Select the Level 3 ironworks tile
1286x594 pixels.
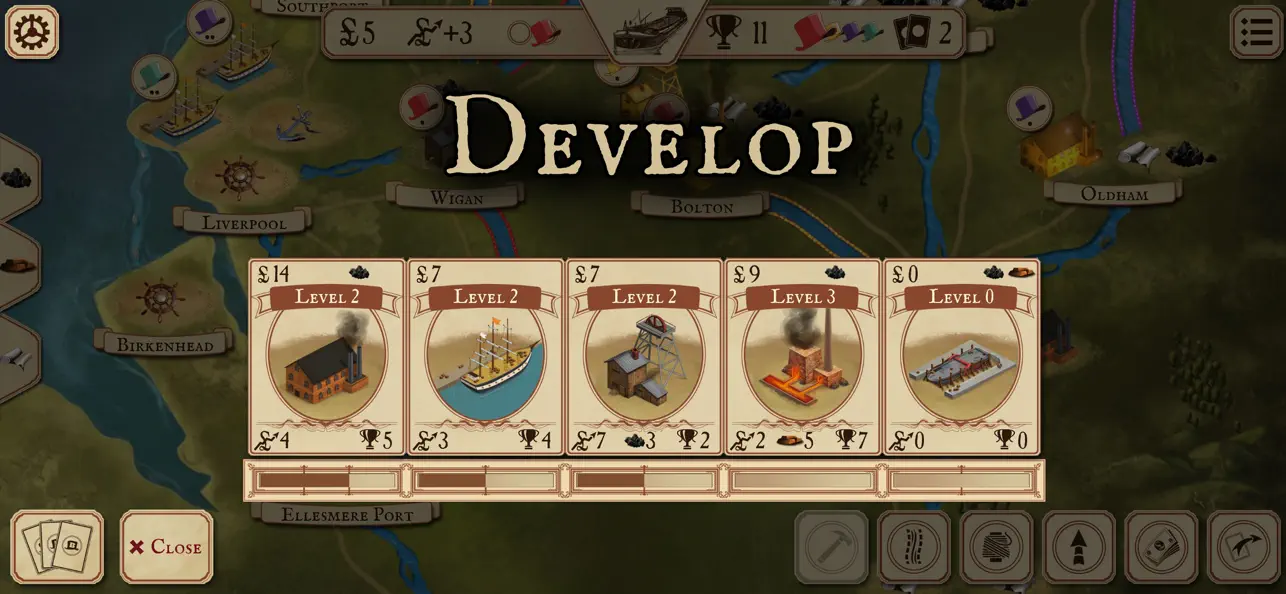(x=803, y=357)
